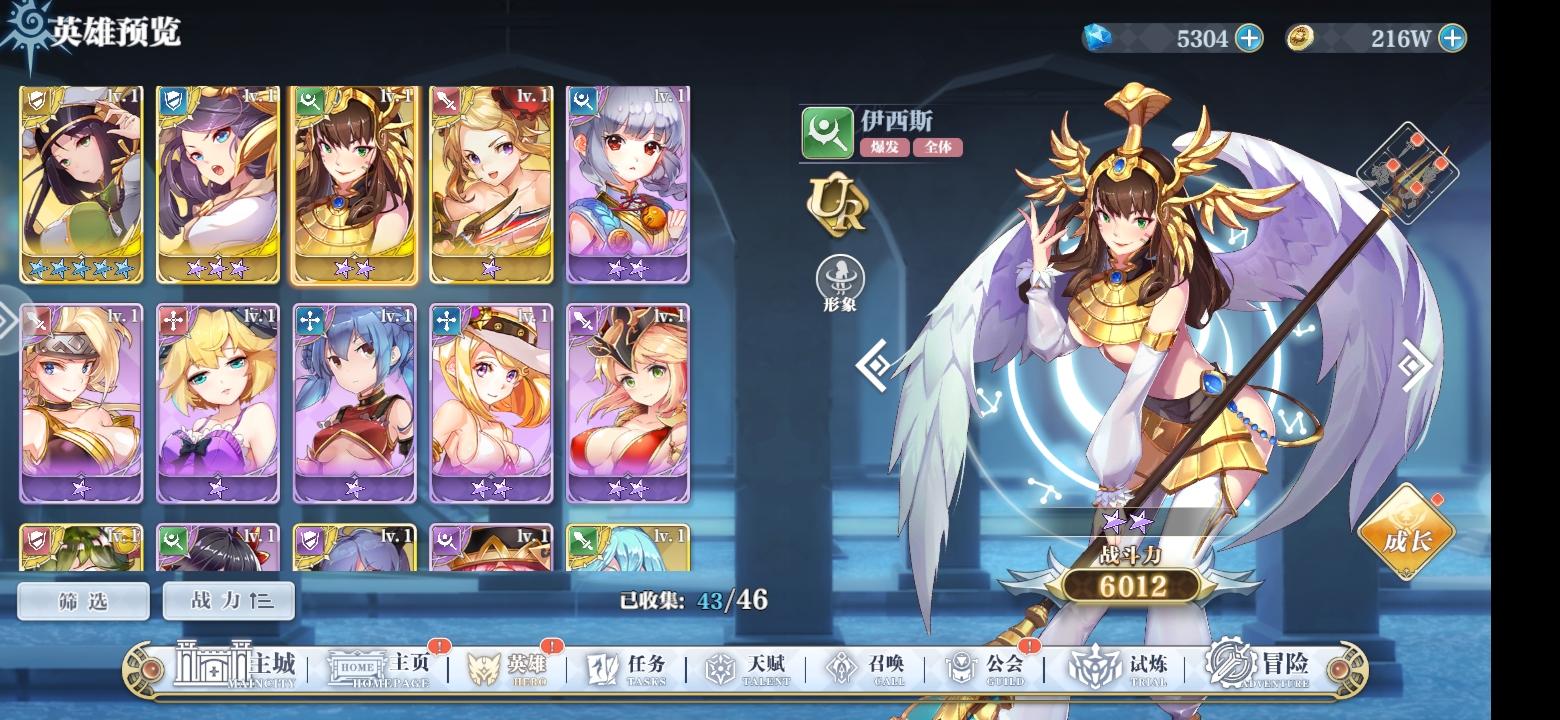Click the UR rarity emblem
This screenshot has height=720, width=1560.
point(838,207)
